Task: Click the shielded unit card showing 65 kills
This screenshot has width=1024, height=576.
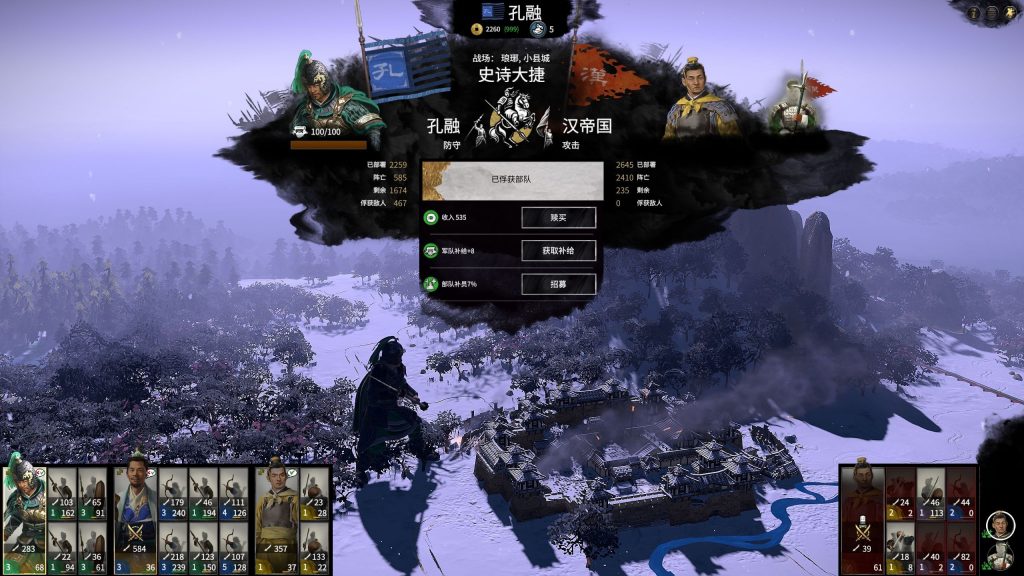Action: coord(91,494)
